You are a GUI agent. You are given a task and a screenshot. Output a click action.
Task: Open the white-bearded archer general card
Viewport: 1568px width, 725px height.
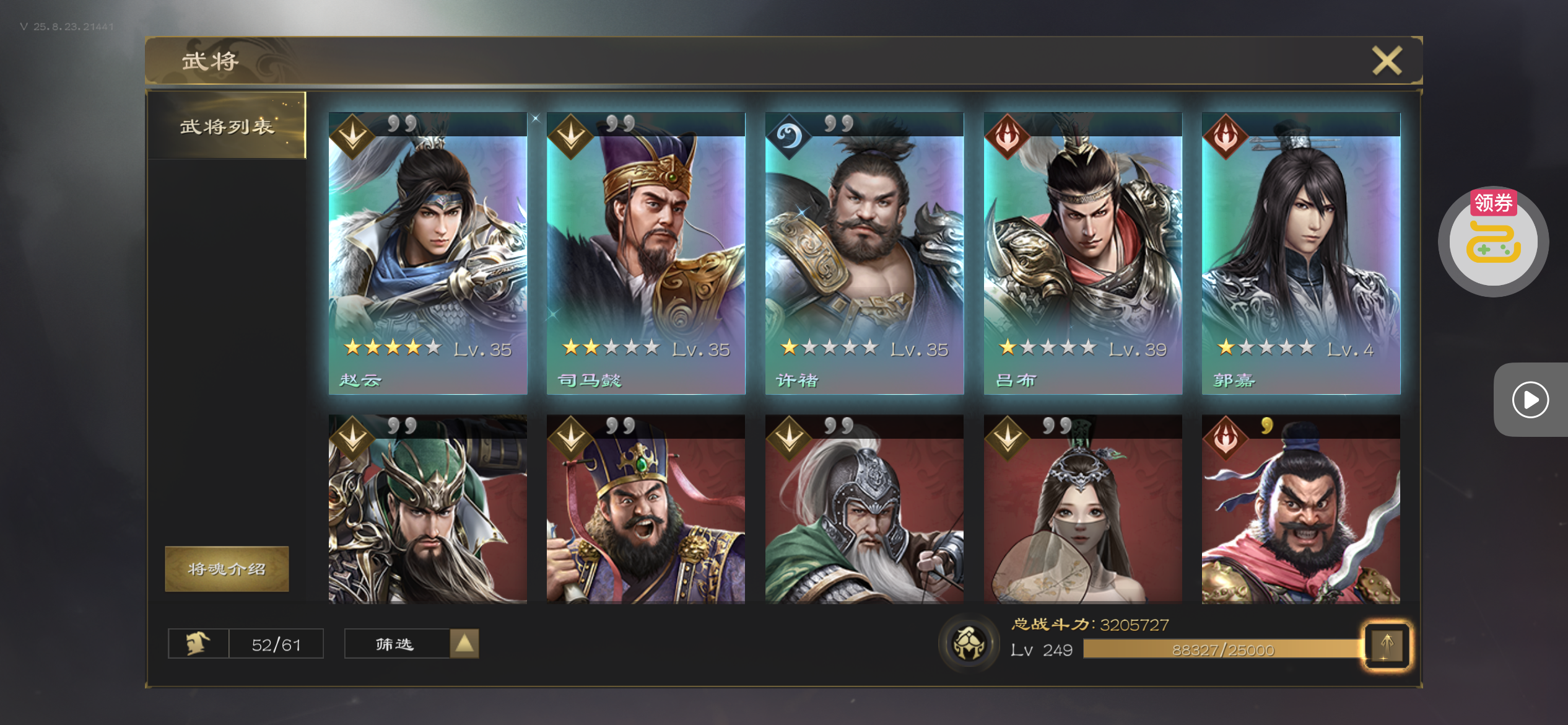coord(864,509)
